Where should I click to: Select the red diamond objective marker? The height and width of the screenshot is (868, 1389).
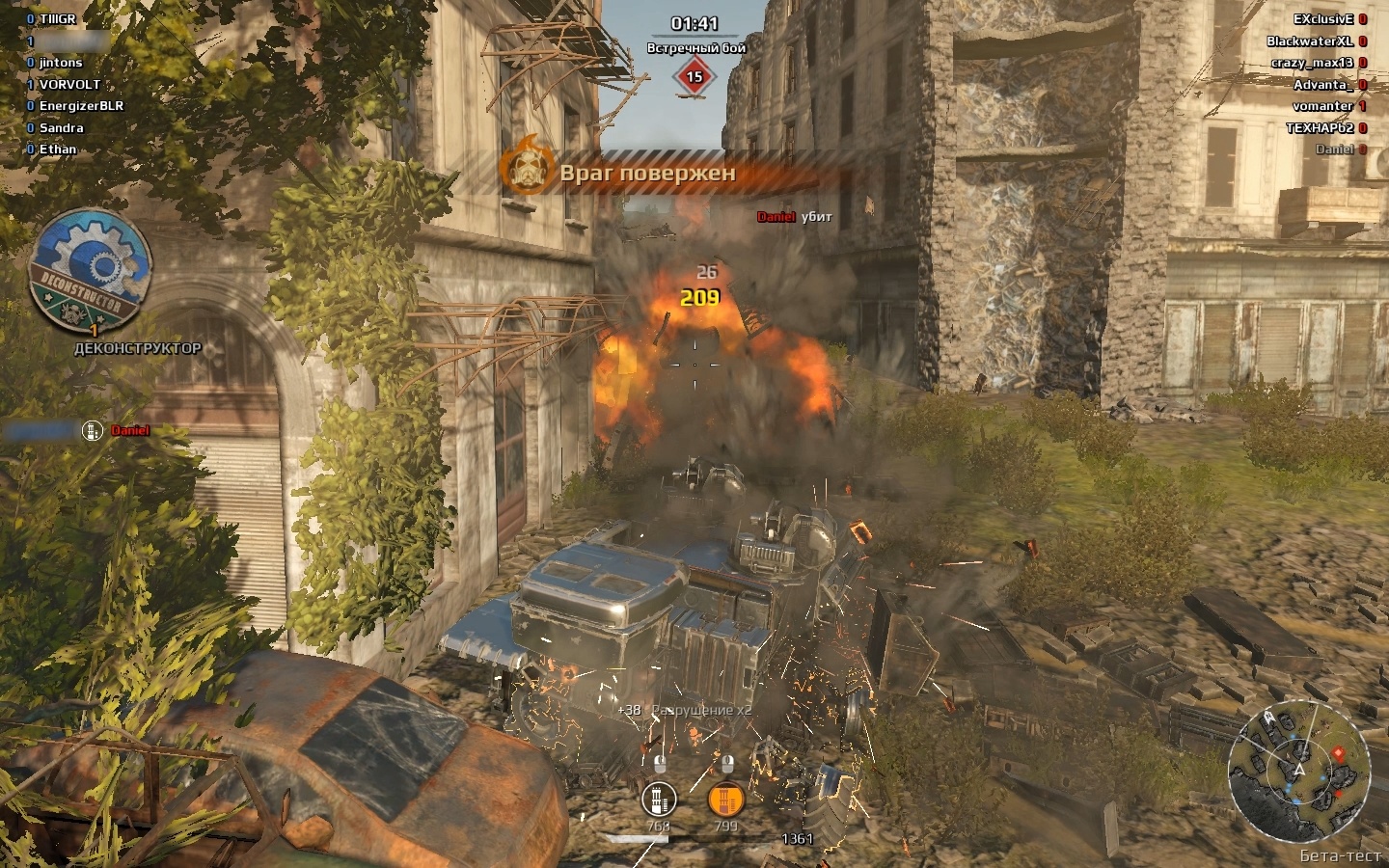pos(694,77)
